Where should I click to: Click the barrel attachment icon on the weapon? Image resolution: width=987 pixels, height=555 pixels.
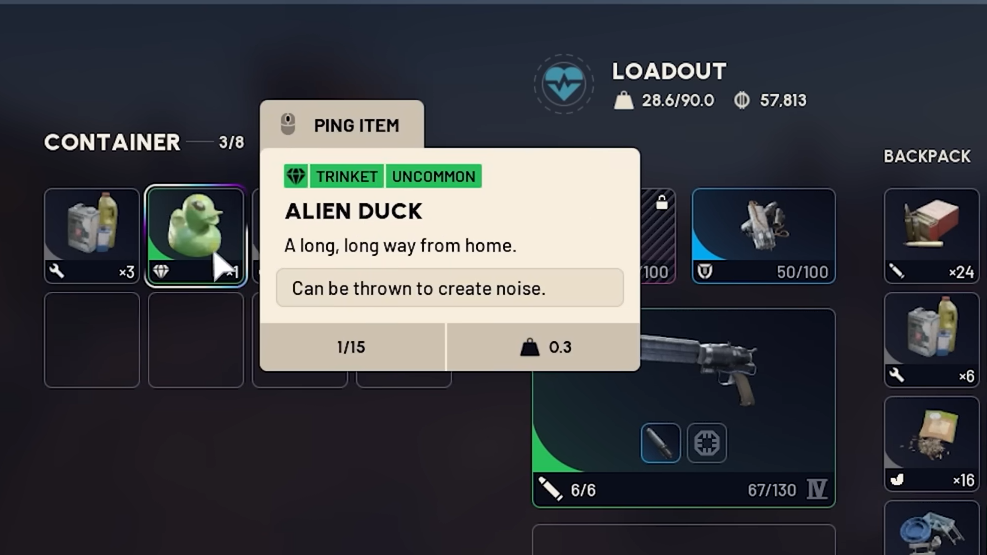[660, 443]
